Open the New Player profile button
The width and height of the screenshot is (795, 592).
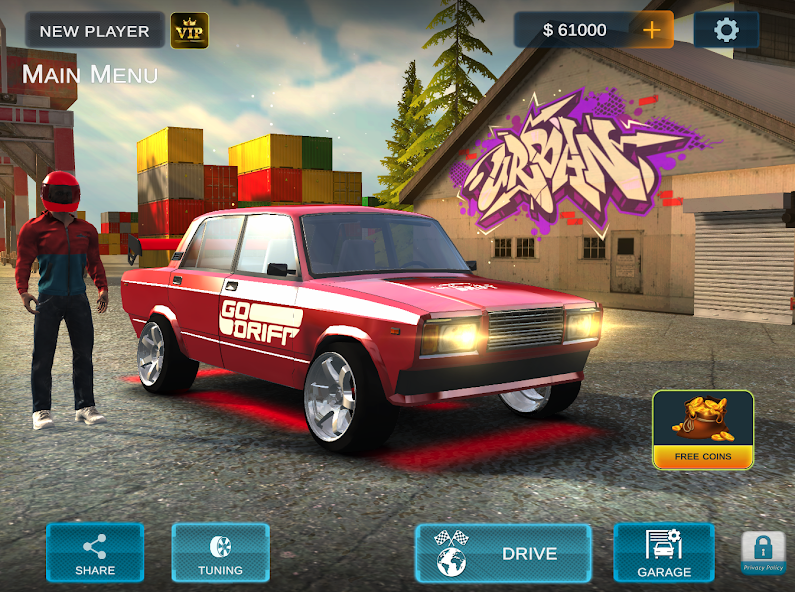pyautogui.click(x=94, y=31)
